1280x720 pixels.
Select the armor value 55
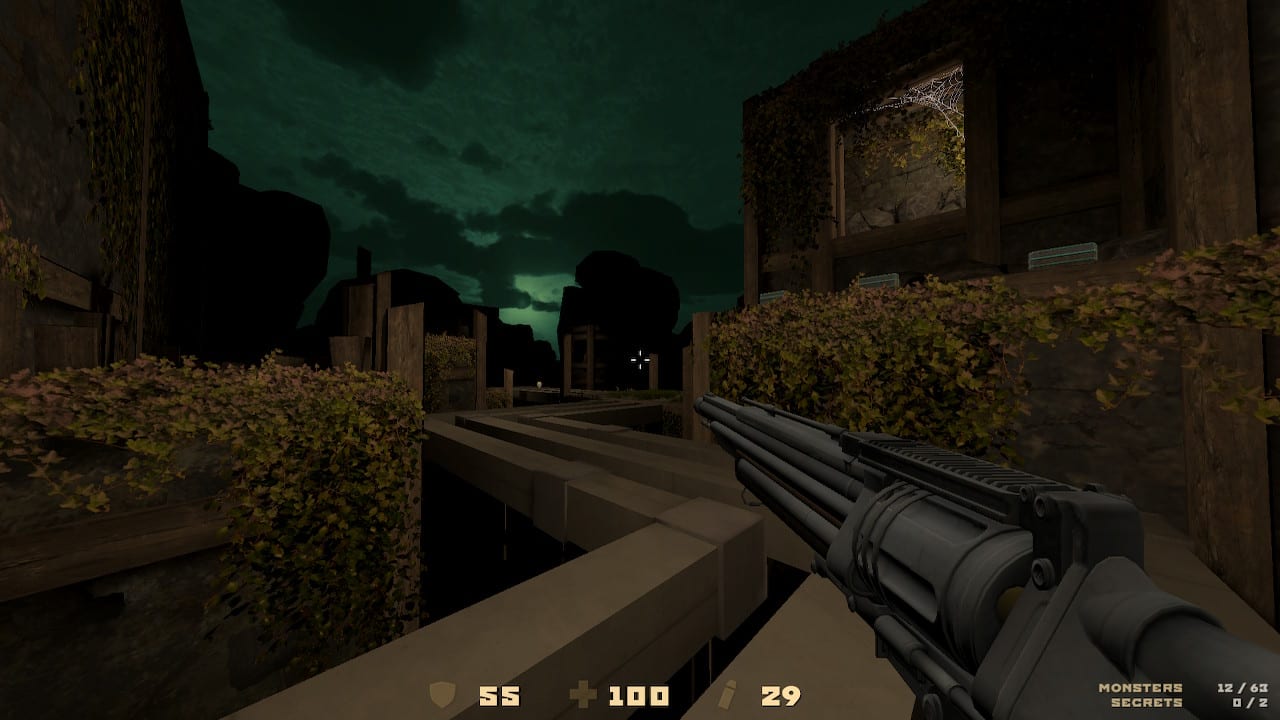502,694
